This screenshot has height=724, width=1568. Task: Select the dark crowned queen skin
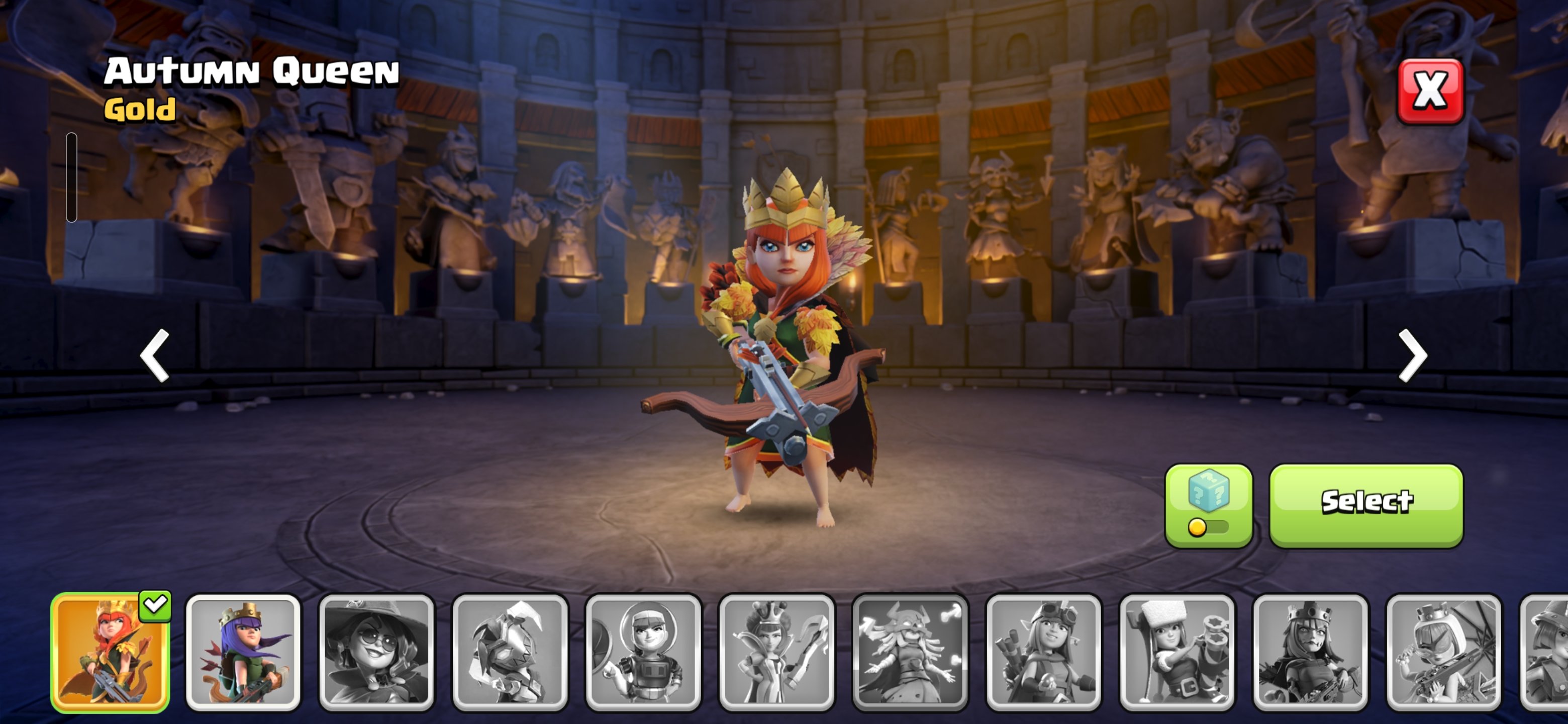point(1311,652)
